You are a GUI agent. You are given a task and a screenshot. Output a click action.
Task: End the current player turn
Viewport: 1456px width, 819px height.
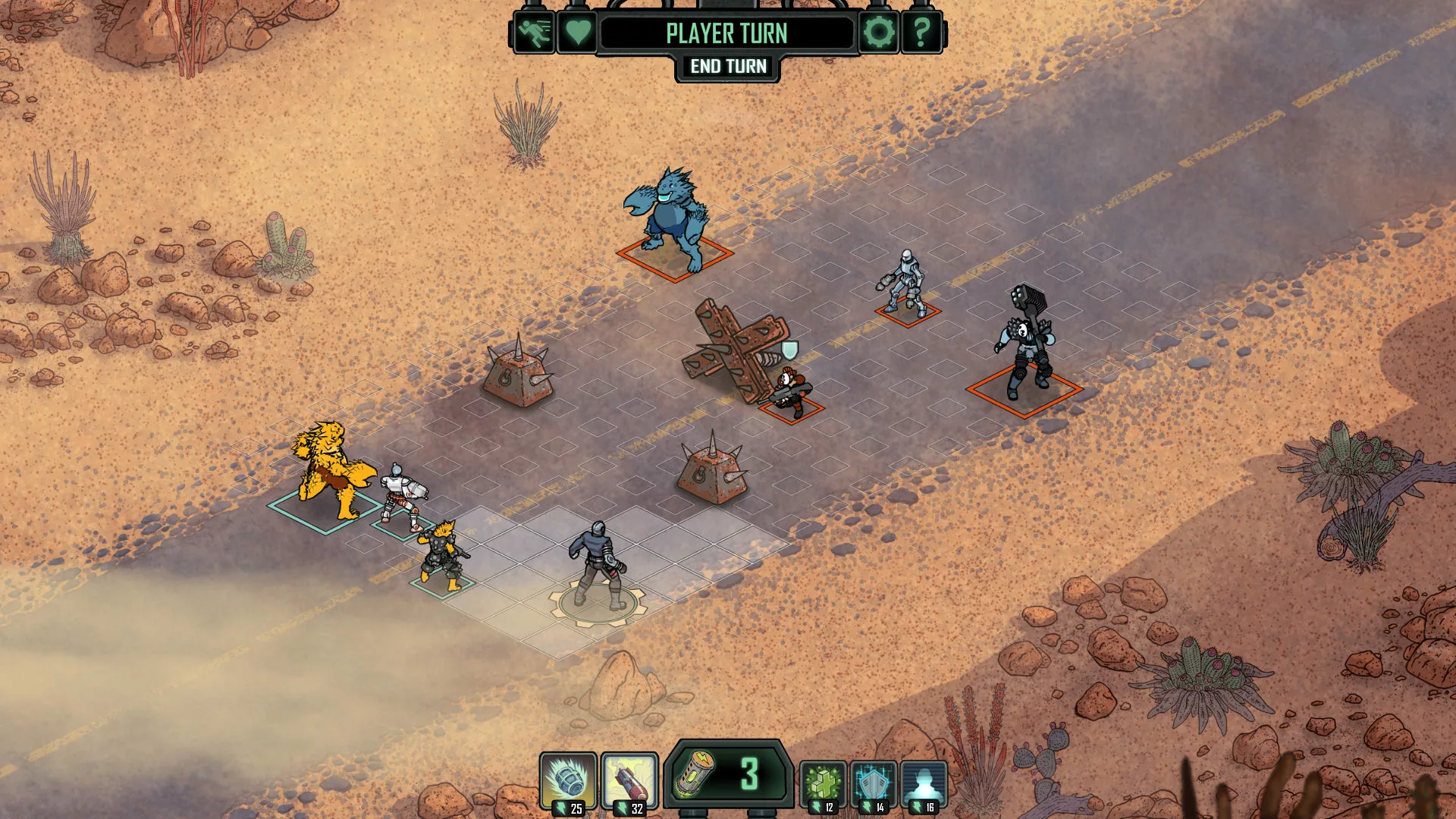click(x=728, y=67)
